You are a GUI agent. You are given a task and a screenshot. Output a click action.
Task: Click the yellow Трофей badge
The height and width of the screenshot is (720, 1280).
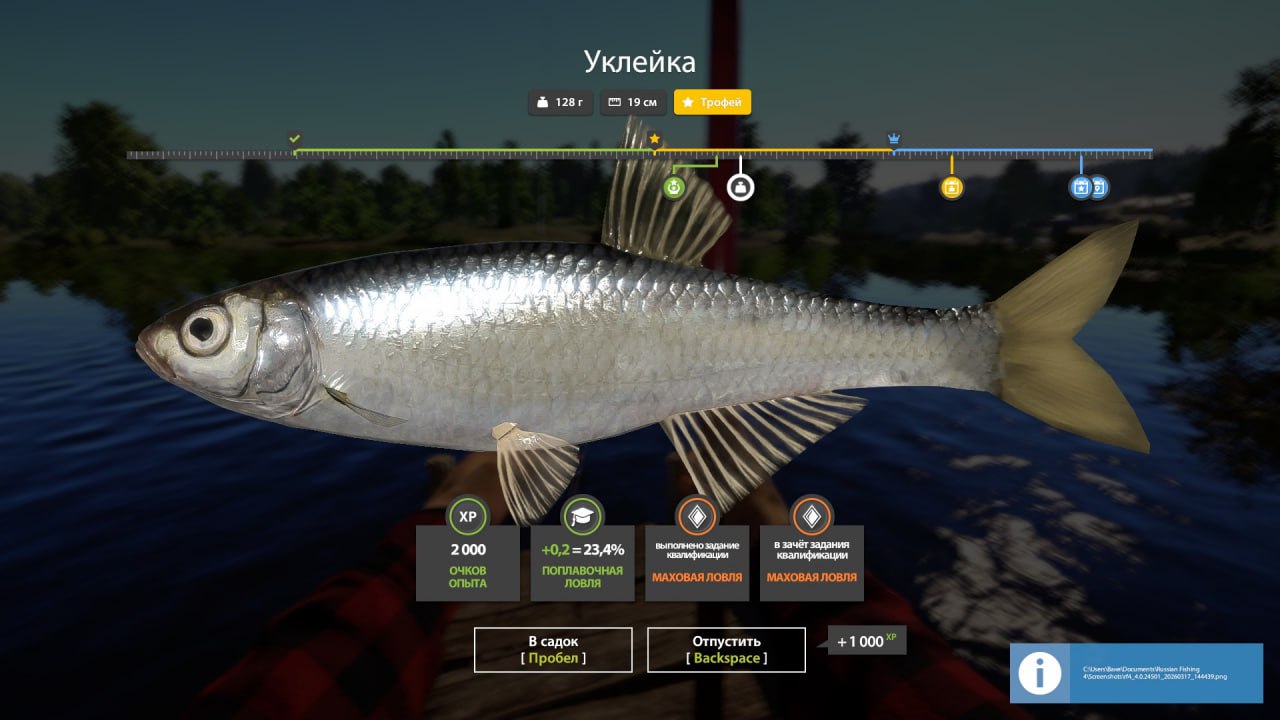pyautogui.click(x=712, y=102)
